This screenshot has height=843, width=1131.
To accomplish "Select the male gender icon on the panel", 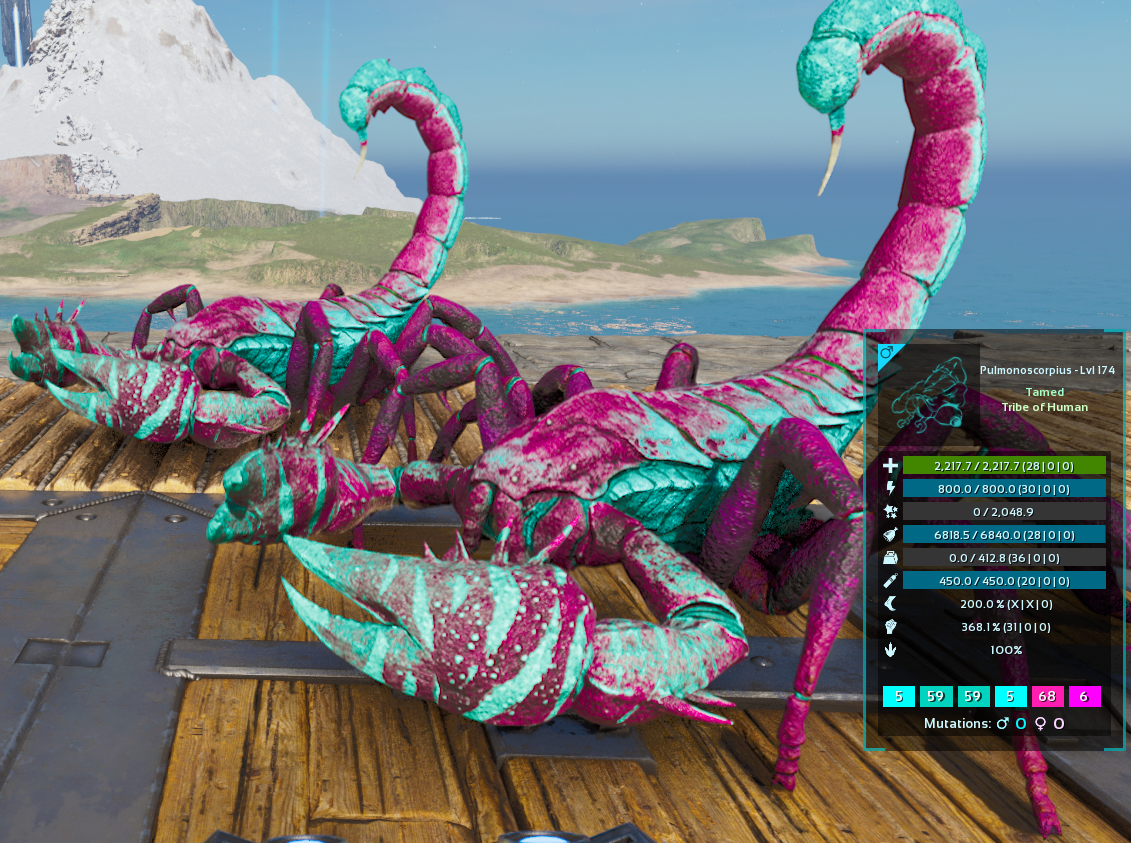I will click(x=886, y=353).
